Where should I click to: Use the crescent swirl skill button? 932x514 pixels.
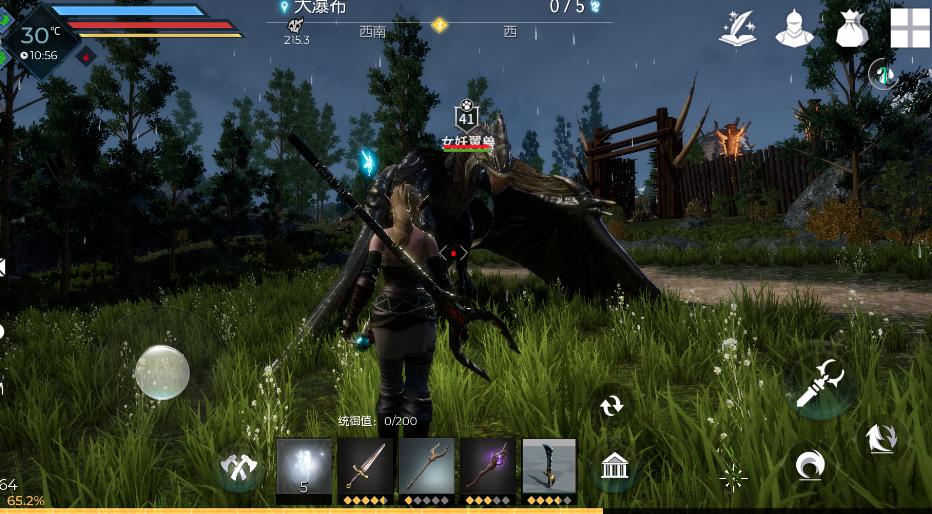(808, 465)
